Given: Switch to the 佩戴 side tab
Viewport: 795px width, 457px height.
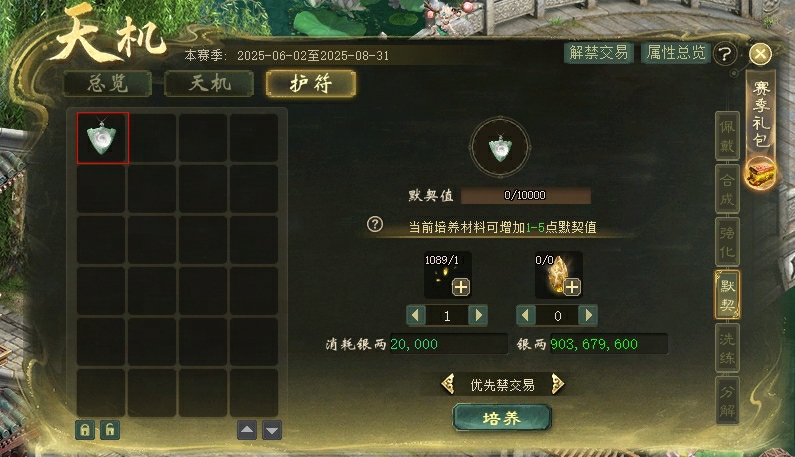Looking at the screenshot, I should pyautogui.click(x=727, y=136).
